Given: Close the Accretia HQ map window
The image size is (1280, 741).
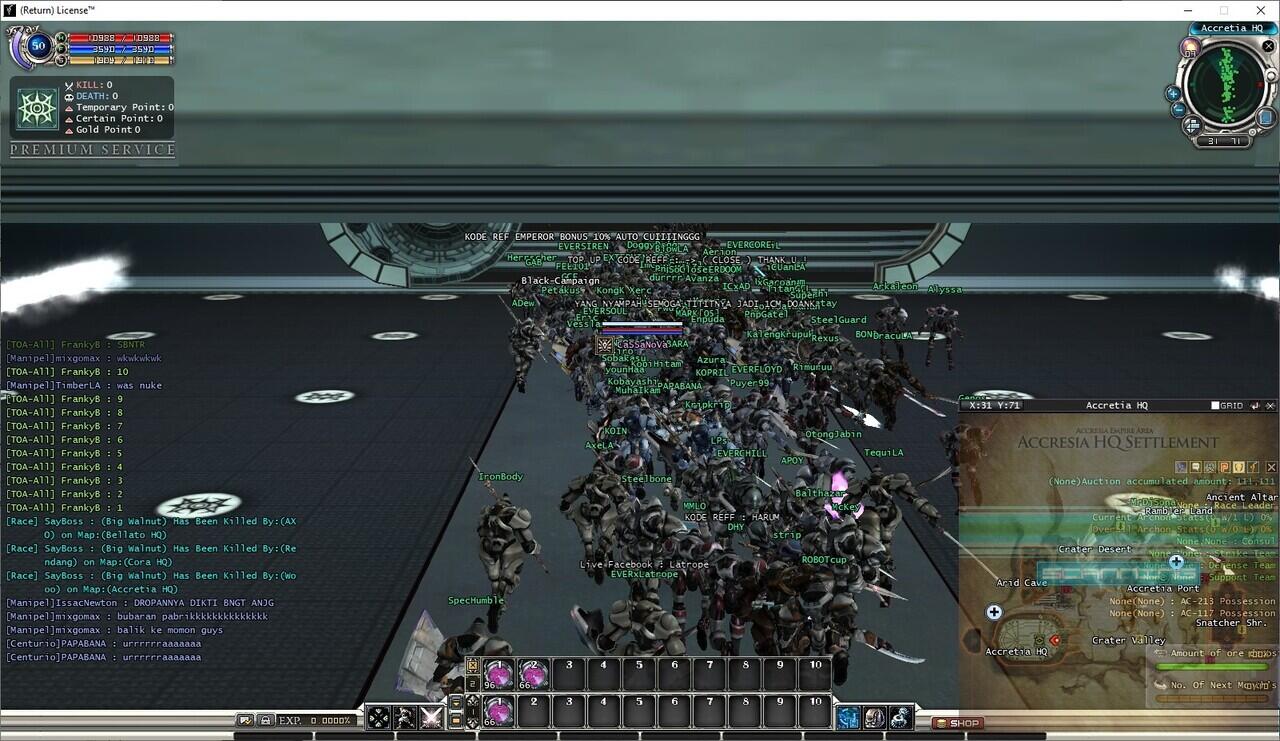Looking at the screenshot, I should point(1271,406).
